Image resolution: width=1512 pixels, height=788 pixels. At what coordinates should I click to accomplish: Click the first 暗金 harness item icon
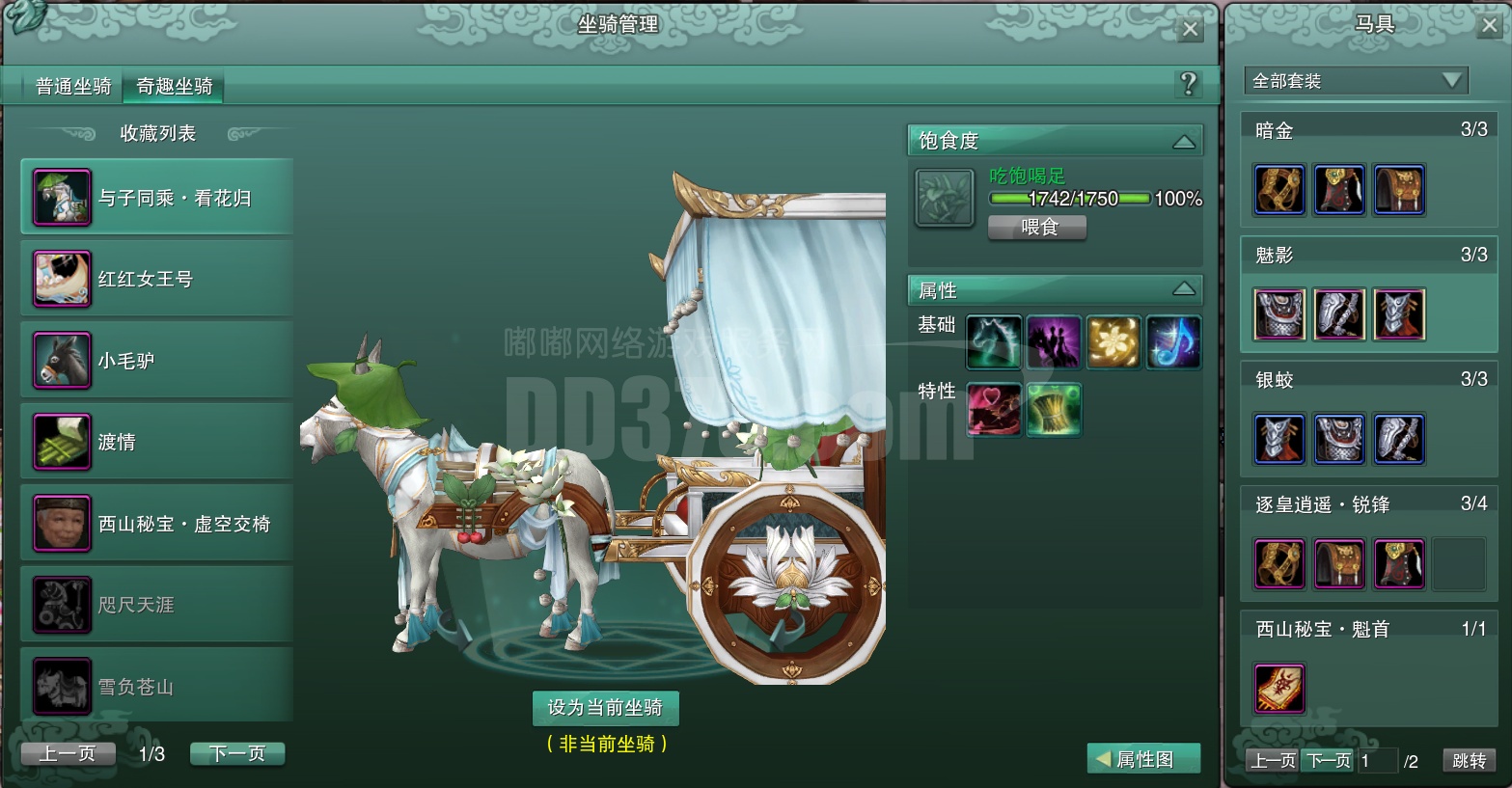tap(1279, 190)
